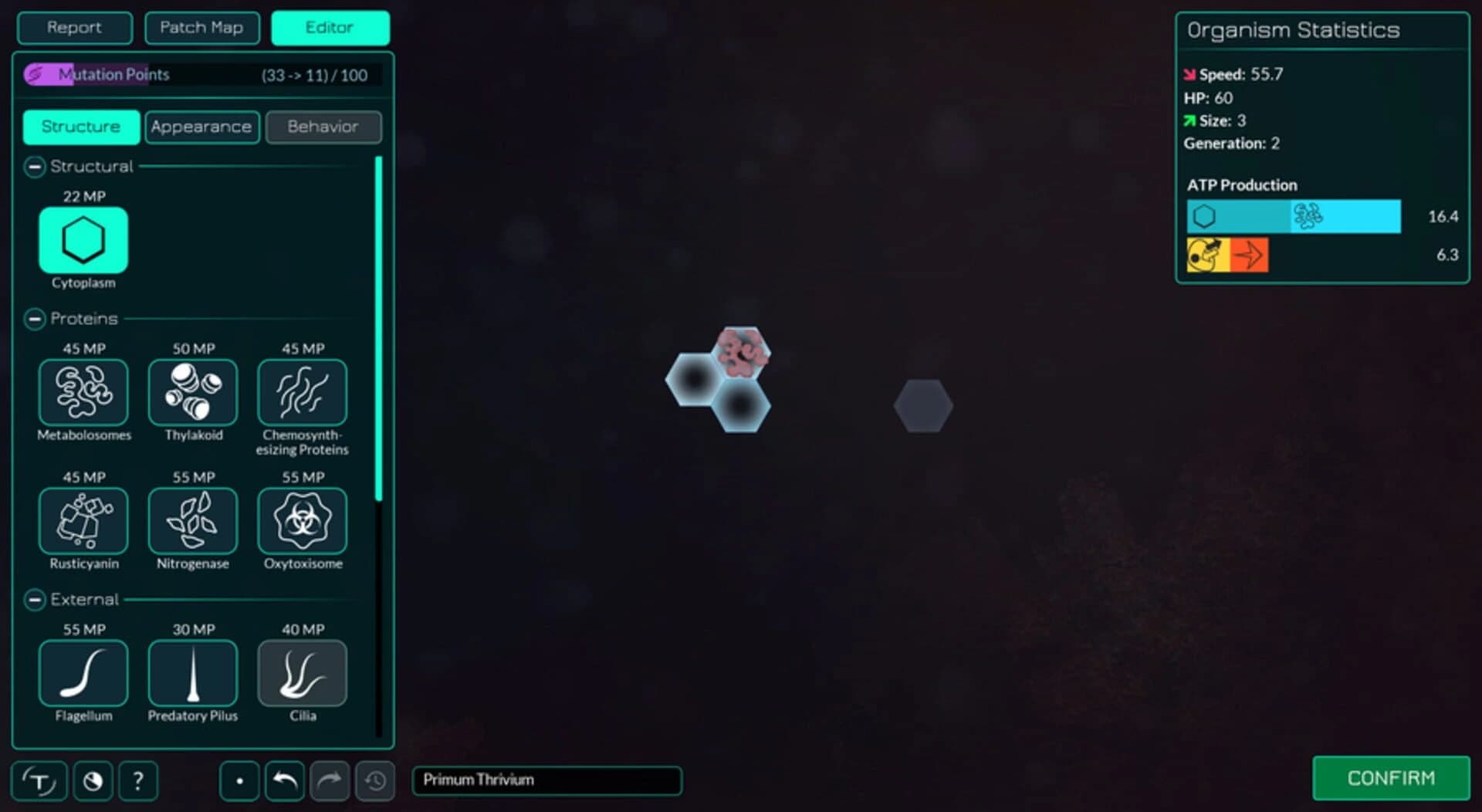Collapse the Structural parts section

[x=33, y=166]
